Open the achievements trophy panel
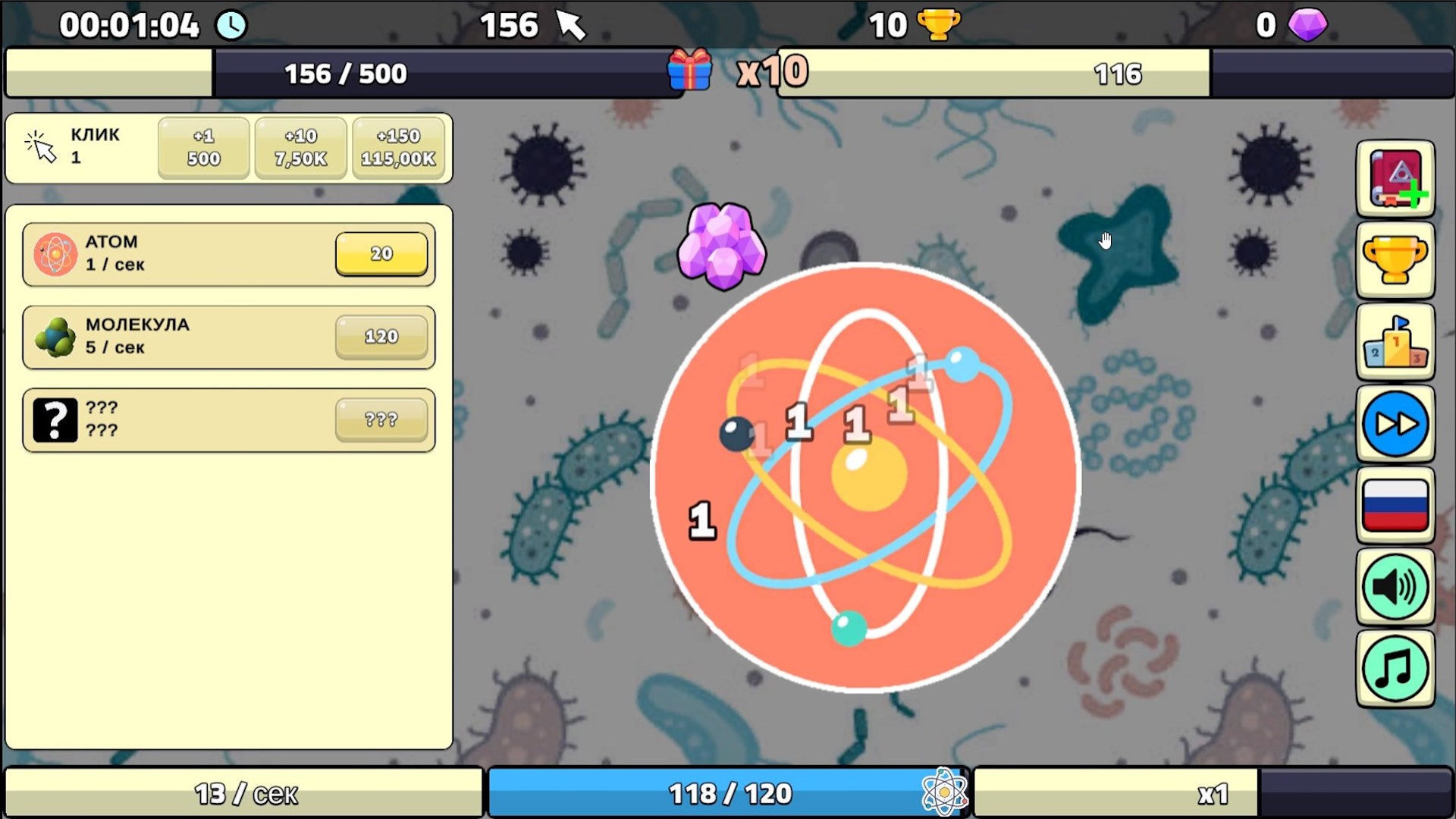The image size is (1456, 819). (1396, 260)
